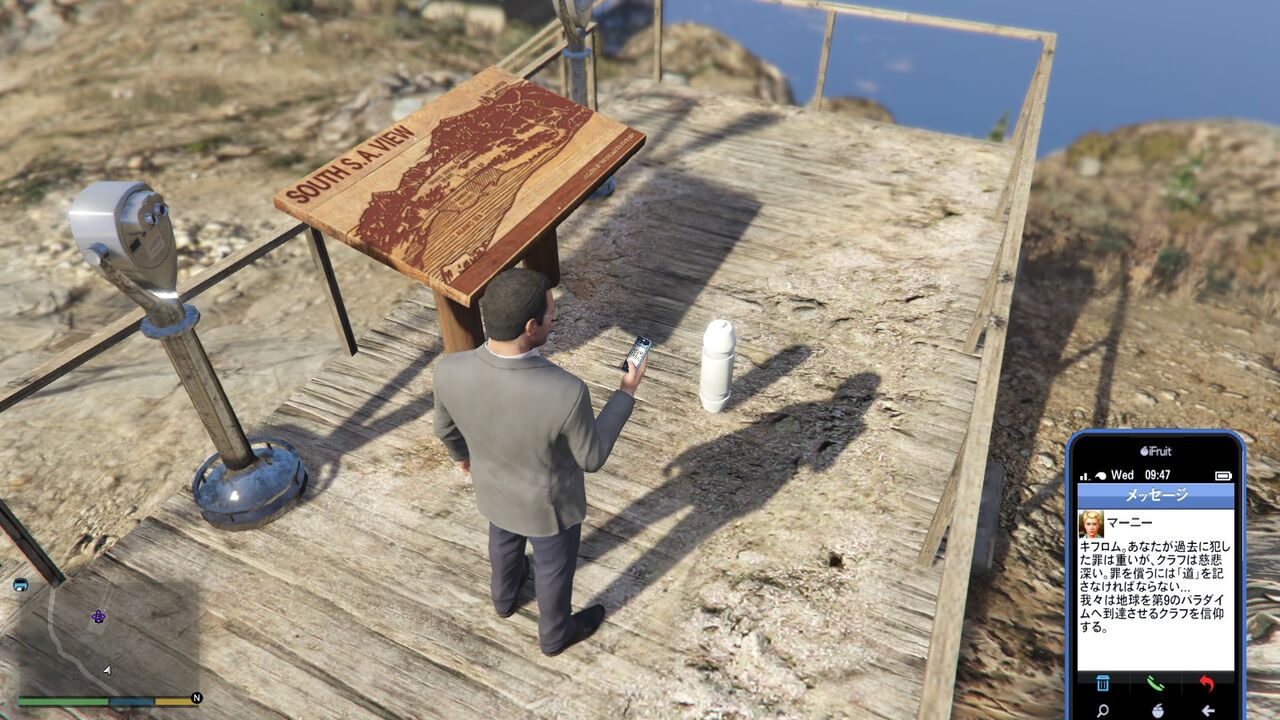The width and height of the screenshot is (1280, 720).
Task: Select the purple Epsilon marker on the minimap
Action: 98,617
